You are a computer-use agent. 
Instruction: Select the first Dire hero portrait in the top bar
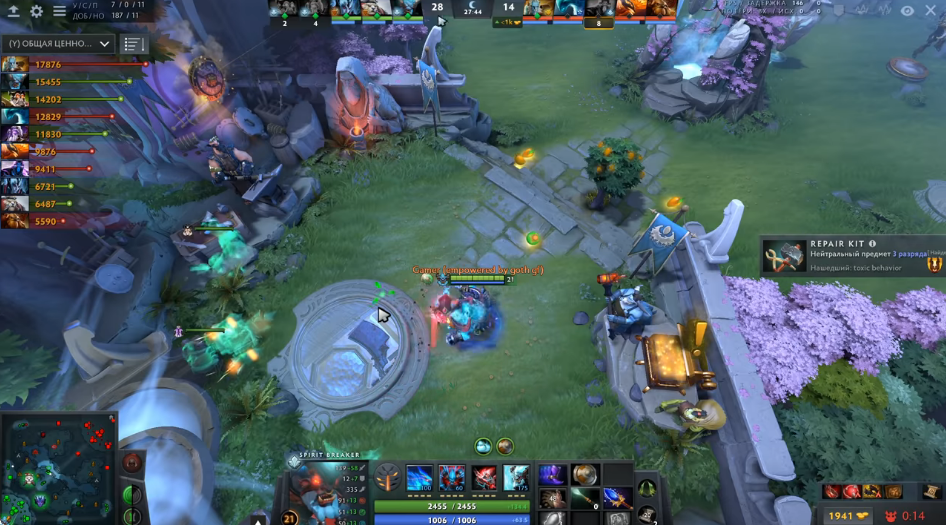click(538, 9)
